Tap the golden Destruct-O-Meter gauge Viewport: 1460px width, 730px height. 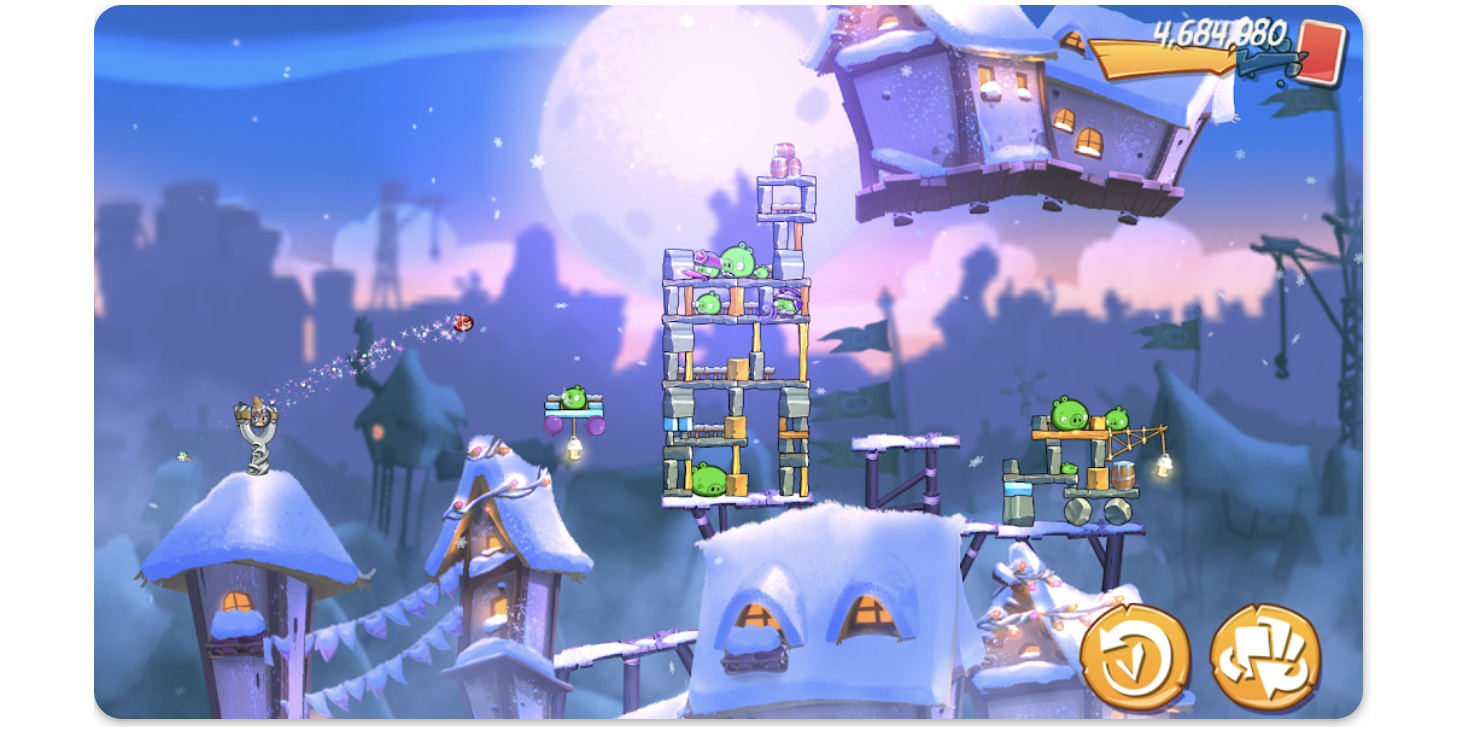[x=1164, y=58]
